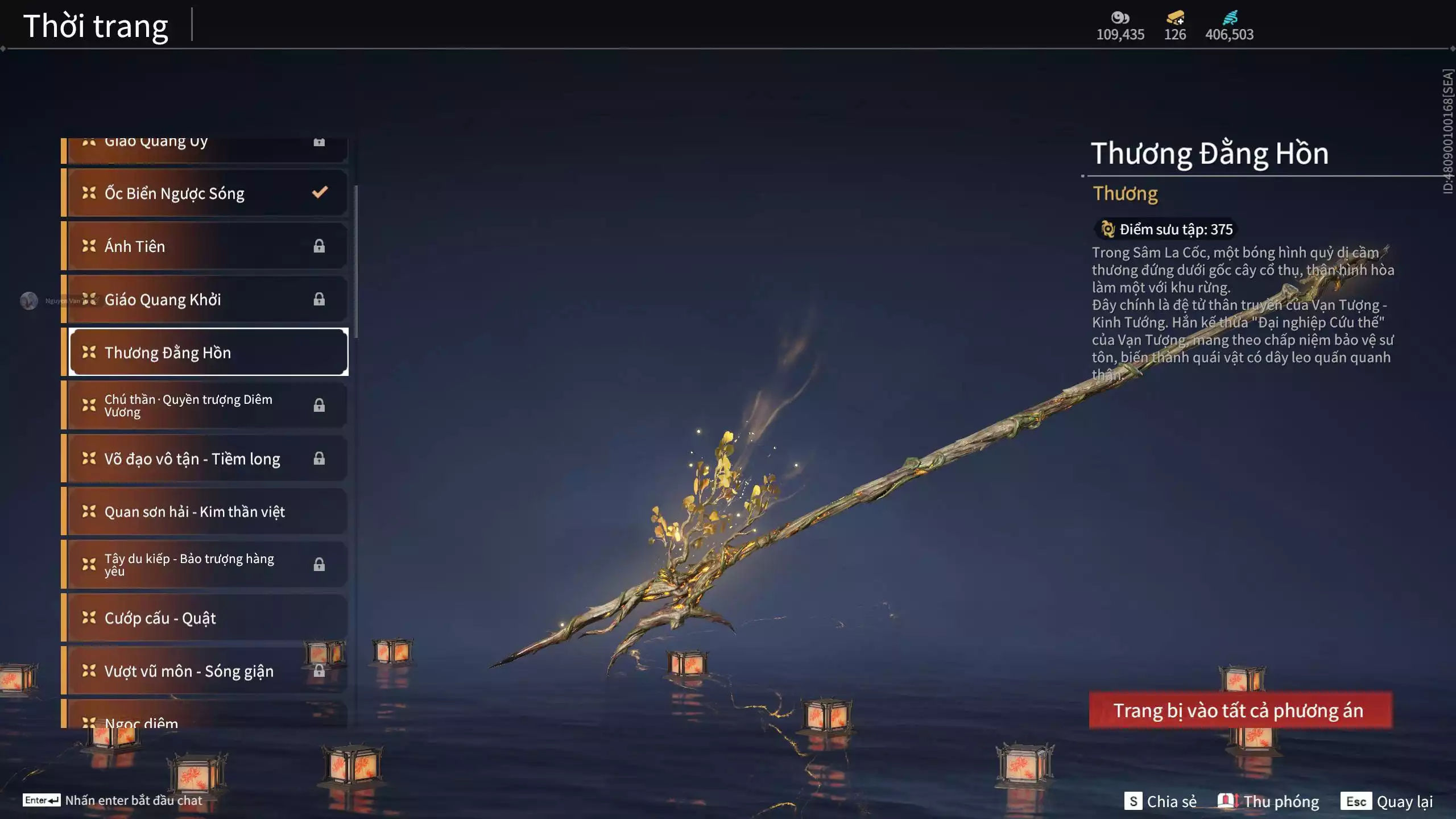This screenshot has width=1456, height=819.
Task: Open the Chia sẻ share option
Action: tap(1160, 801)
